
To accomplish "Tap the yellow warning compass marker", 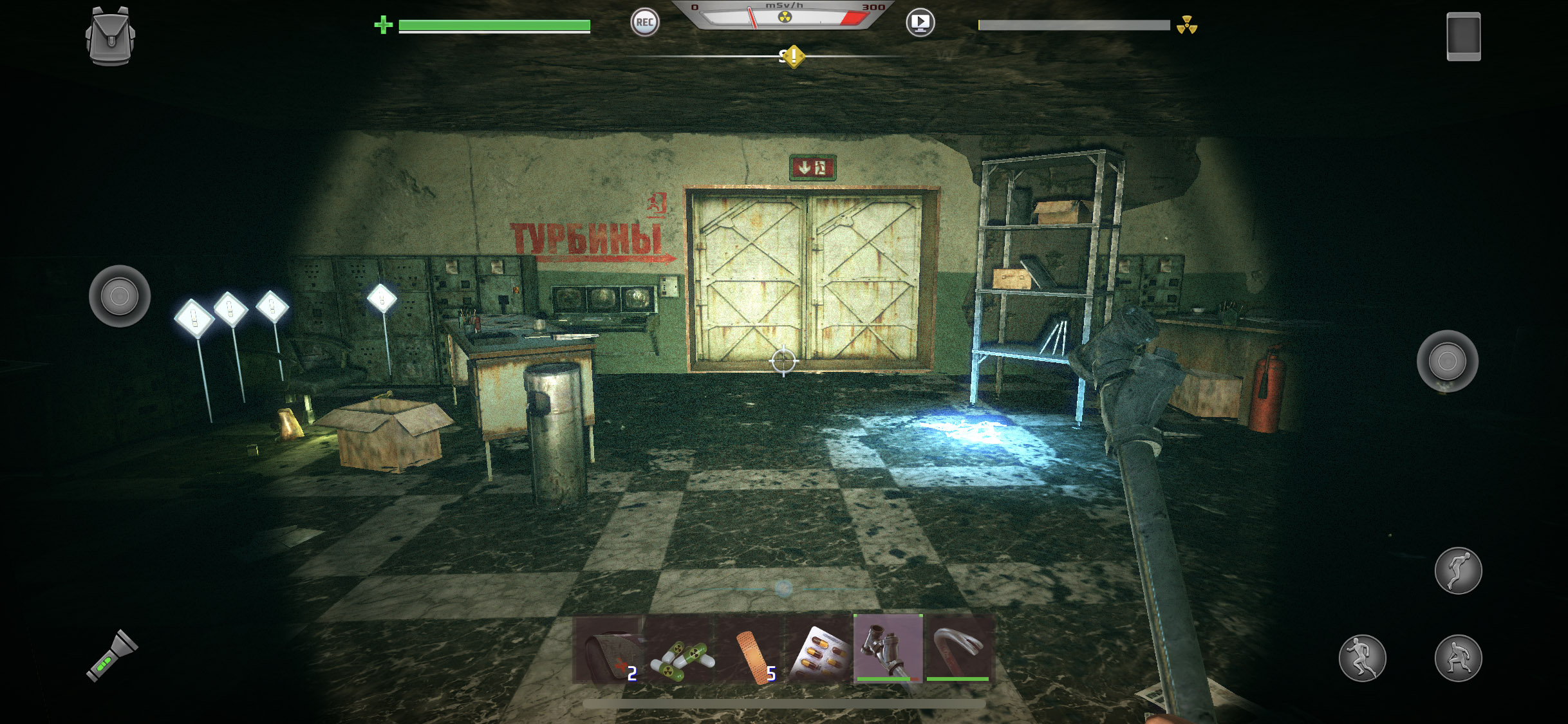I will pyautogui.click(x=794, y=56).
